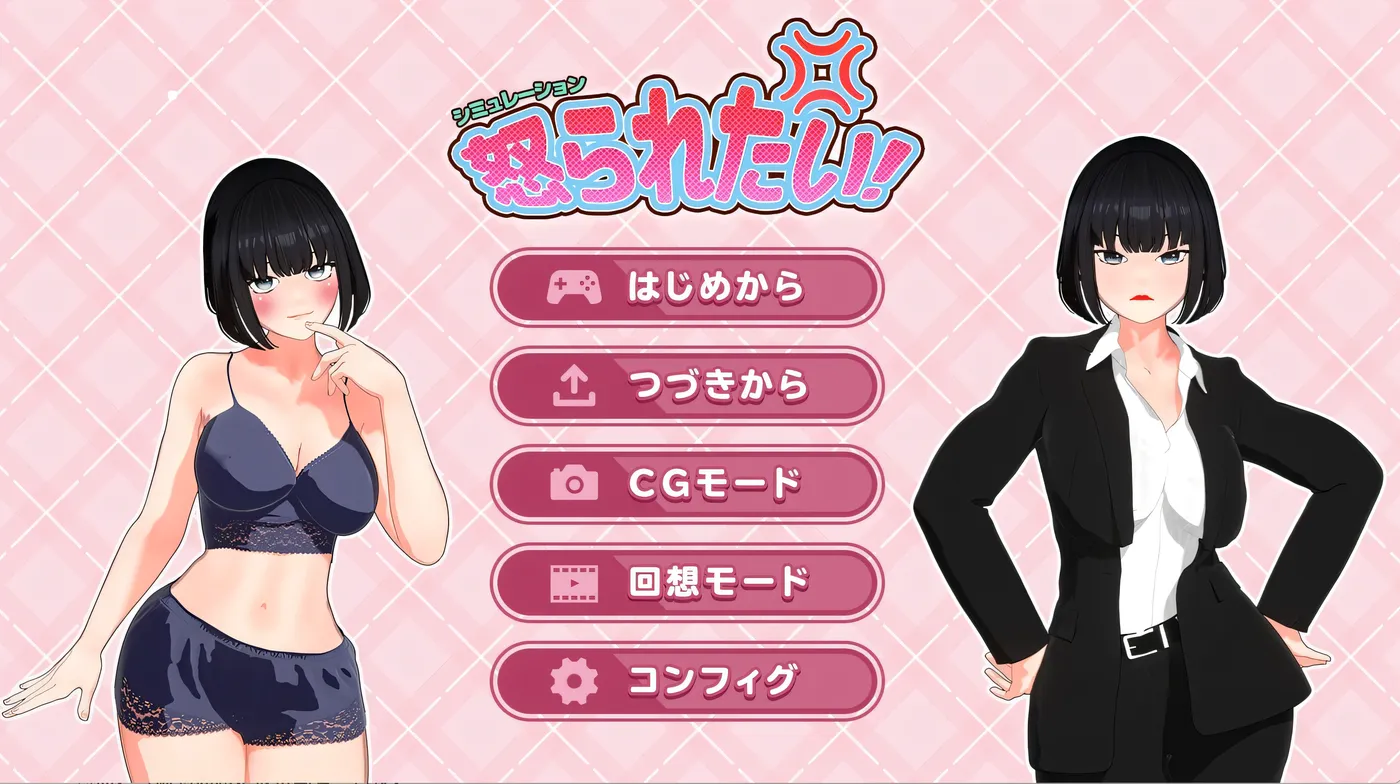
Task: Open the コンフィグ settings menu
Action: (690, 681)
